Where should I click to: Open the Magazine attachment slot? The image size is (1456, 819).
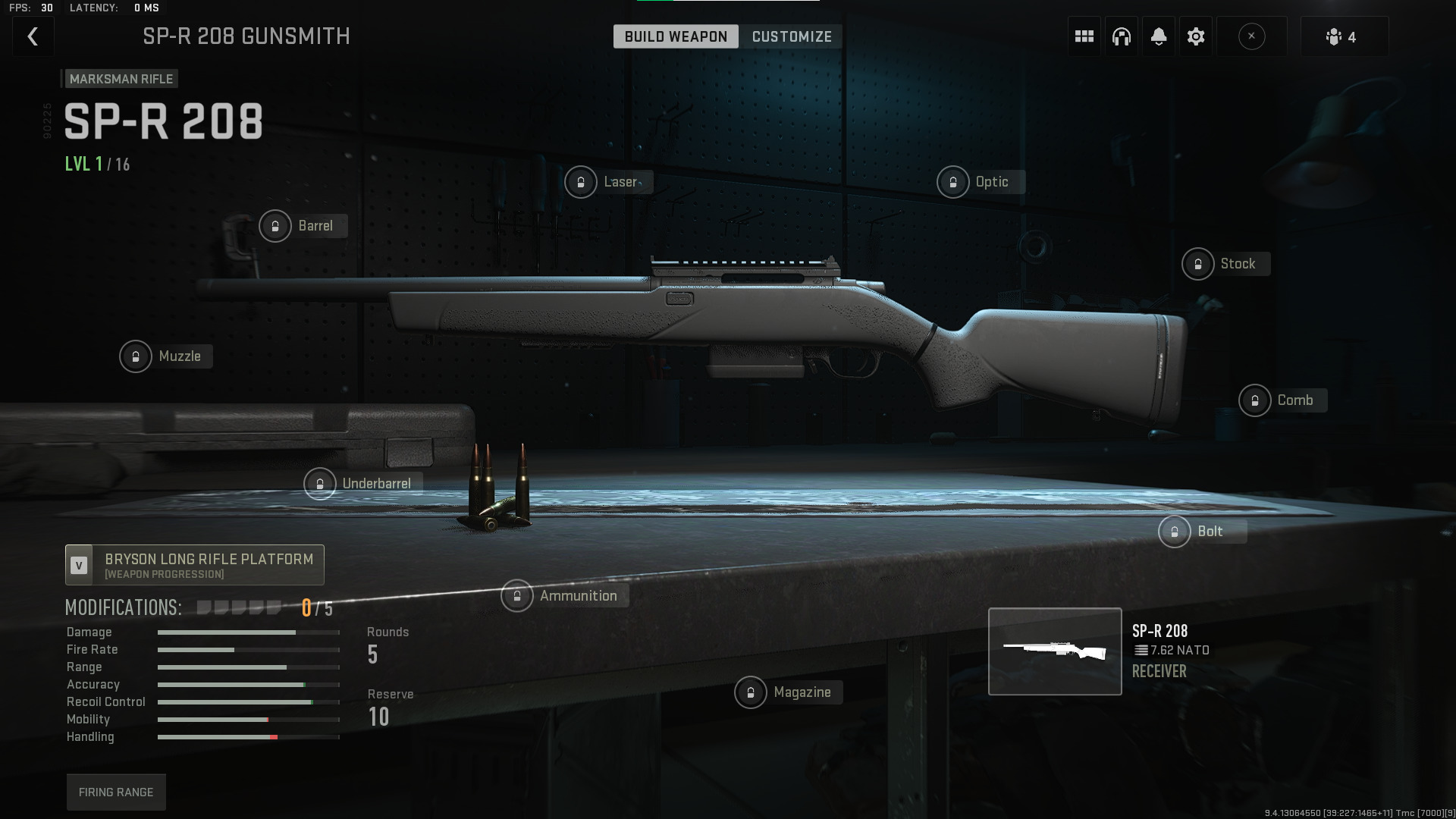[787, 692]
